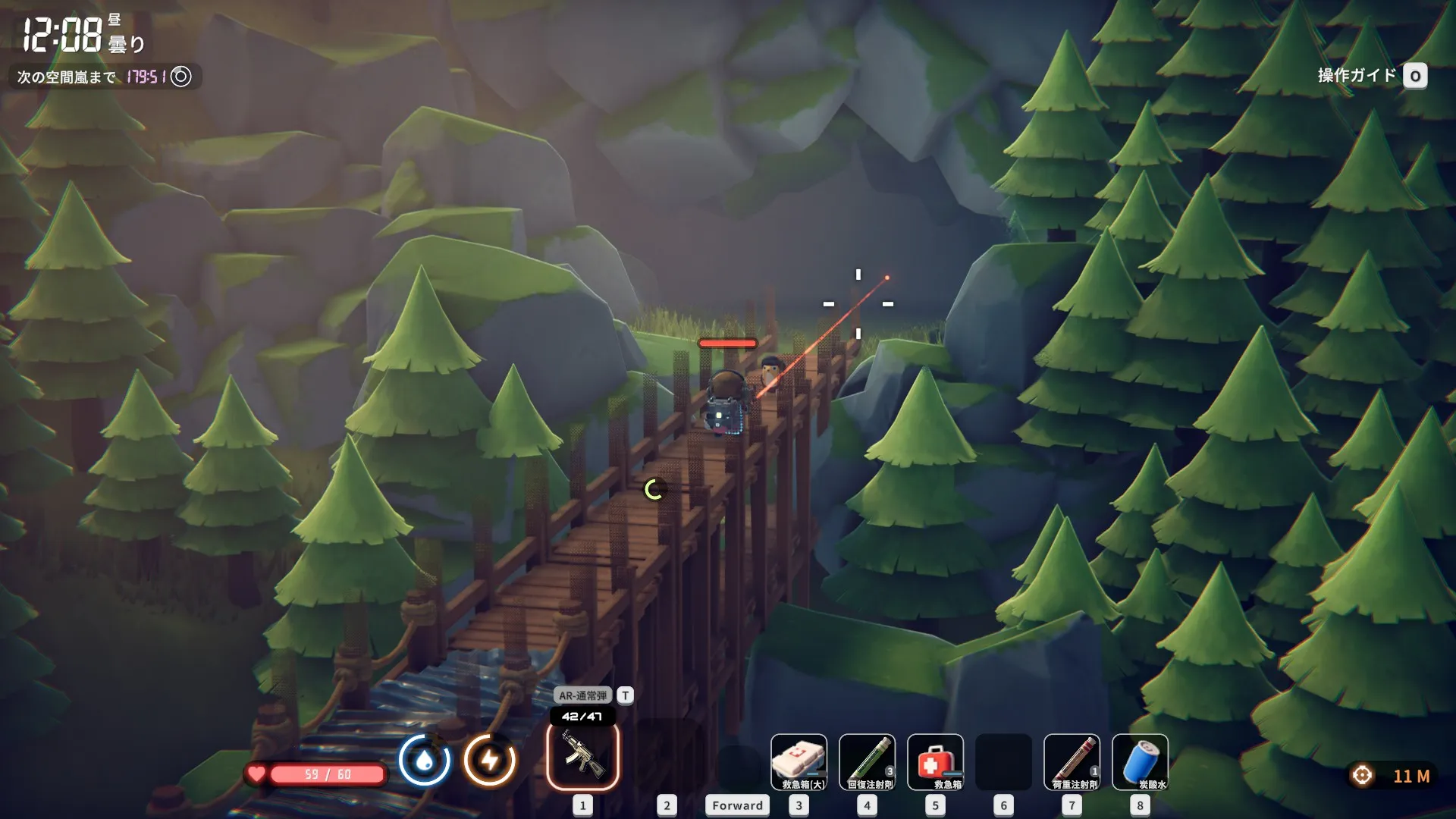
Task: Click the AR-通常弾 ammo type label
Action: point(582,695)
